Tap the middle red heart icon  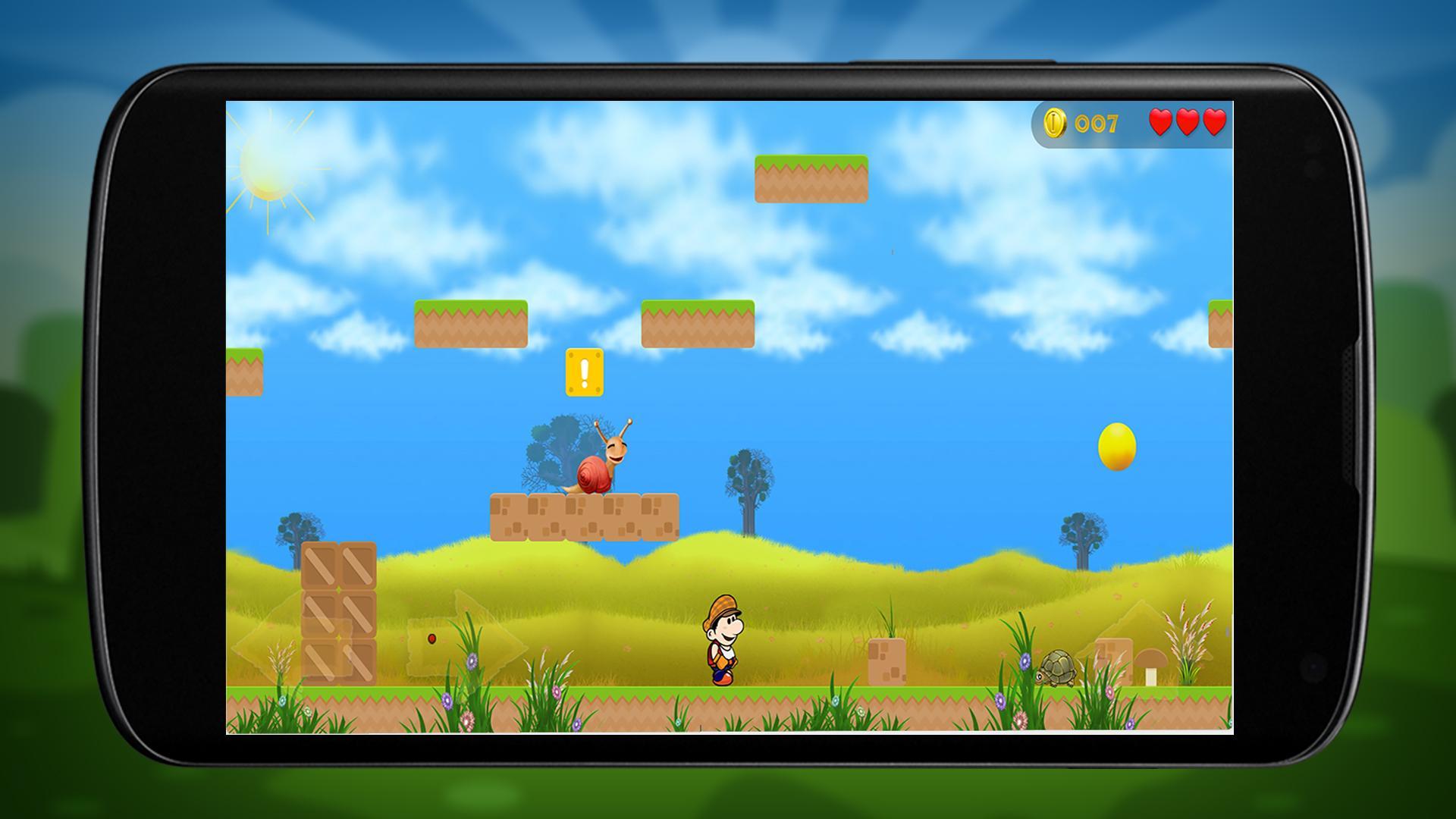[x=1186, y=121]
